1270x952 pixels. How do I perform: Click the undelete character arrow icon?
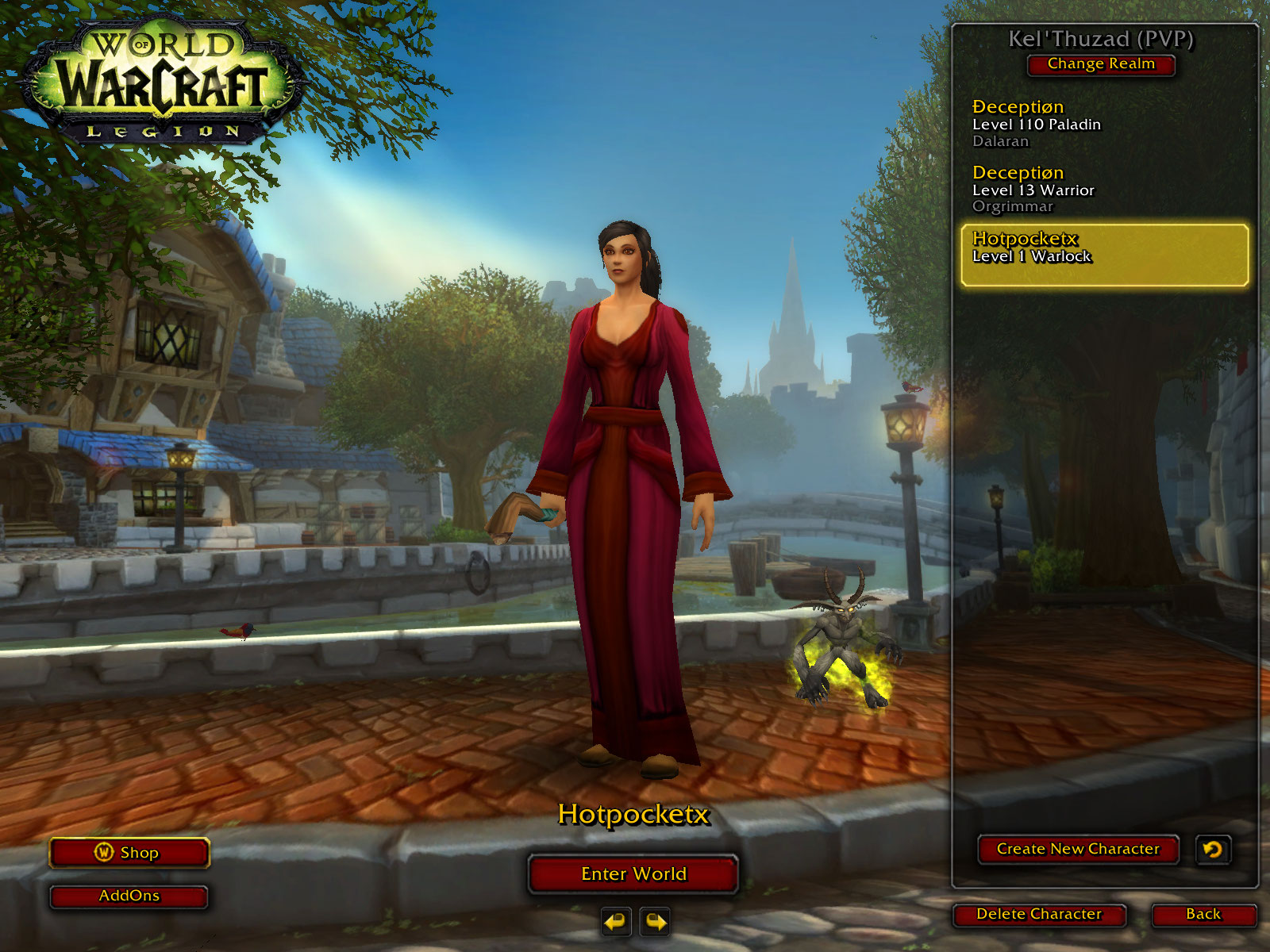[x=1212, y=850]
